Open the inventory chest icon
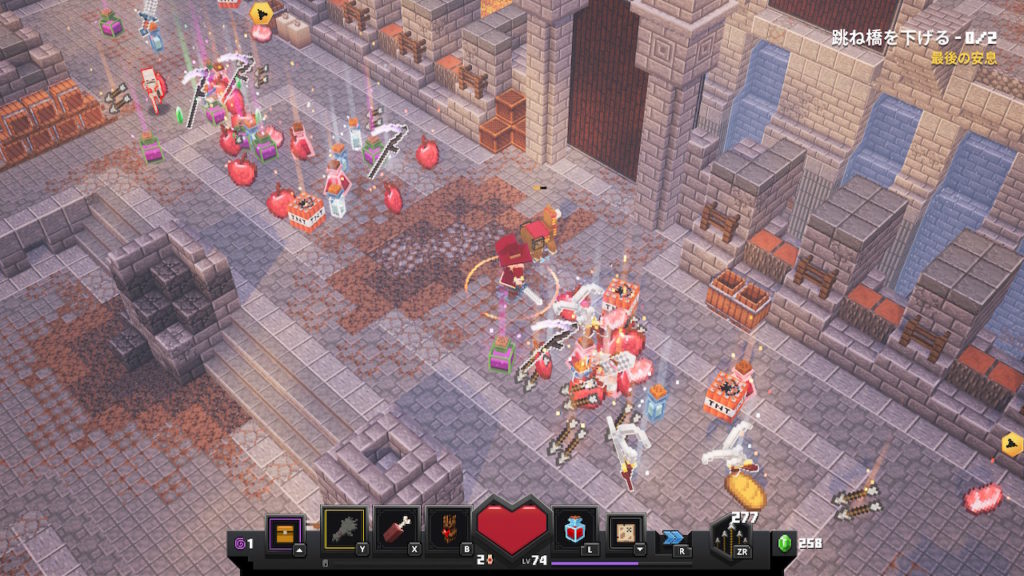The height and width of the screenshot is (576, 1024). [x=283, y=531]
